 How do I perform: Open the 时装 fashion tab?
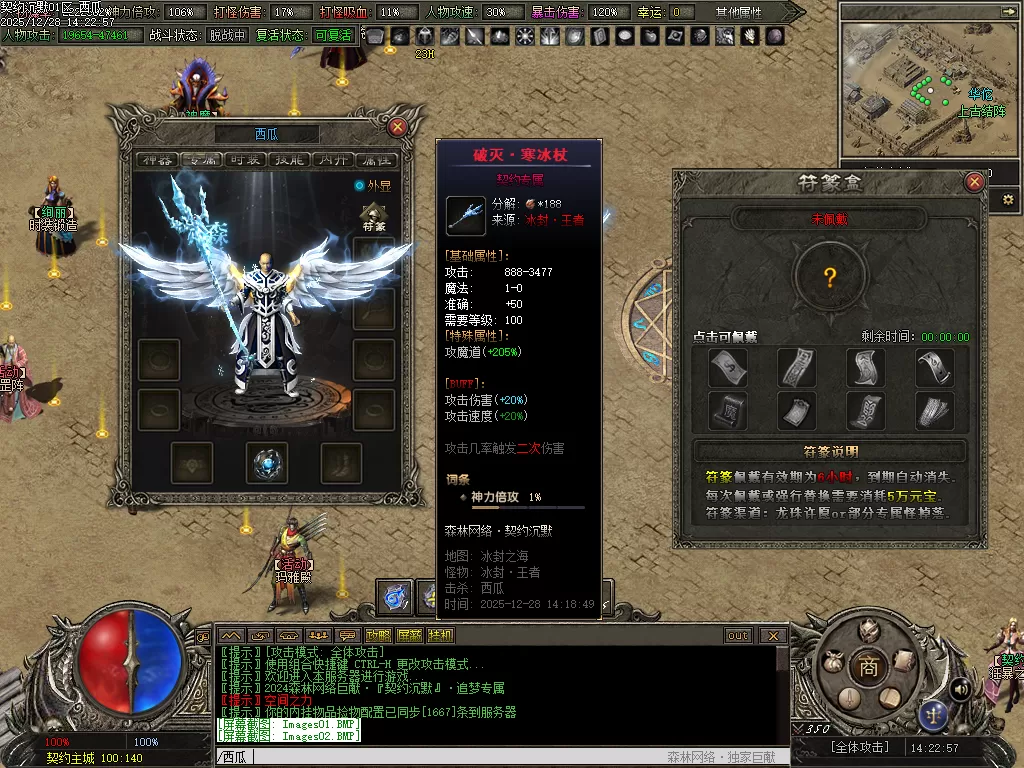[243, 160]
